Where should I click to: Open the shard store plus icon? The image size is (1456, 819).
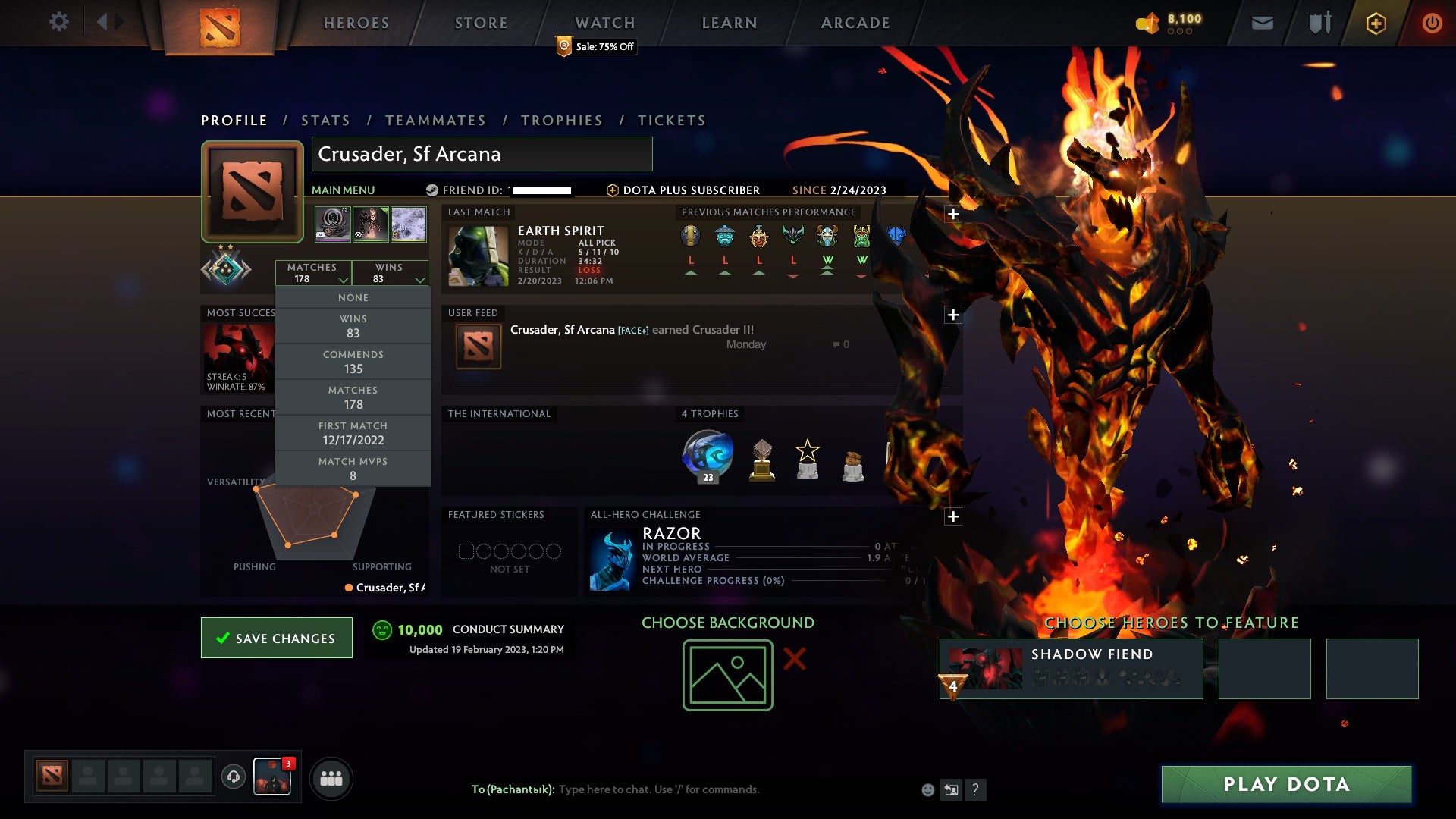[1375, 22]
